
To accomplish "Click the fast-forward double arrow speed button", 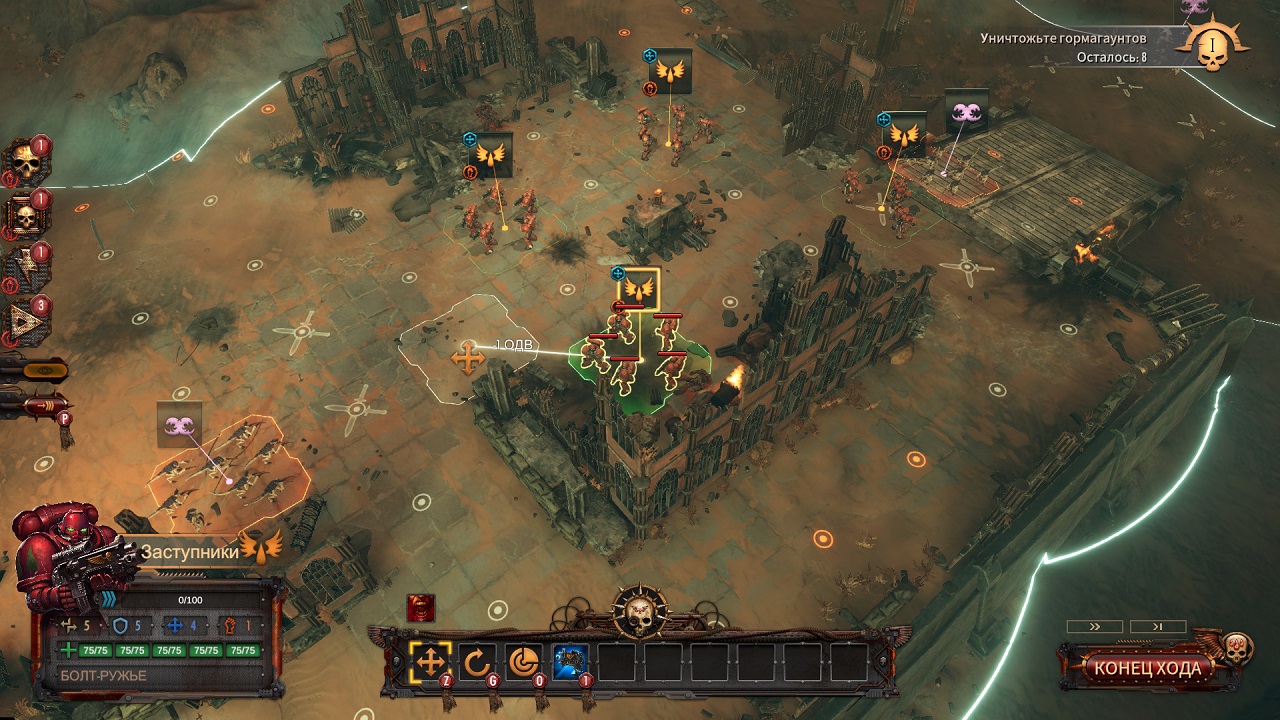I will [1094, 627].
